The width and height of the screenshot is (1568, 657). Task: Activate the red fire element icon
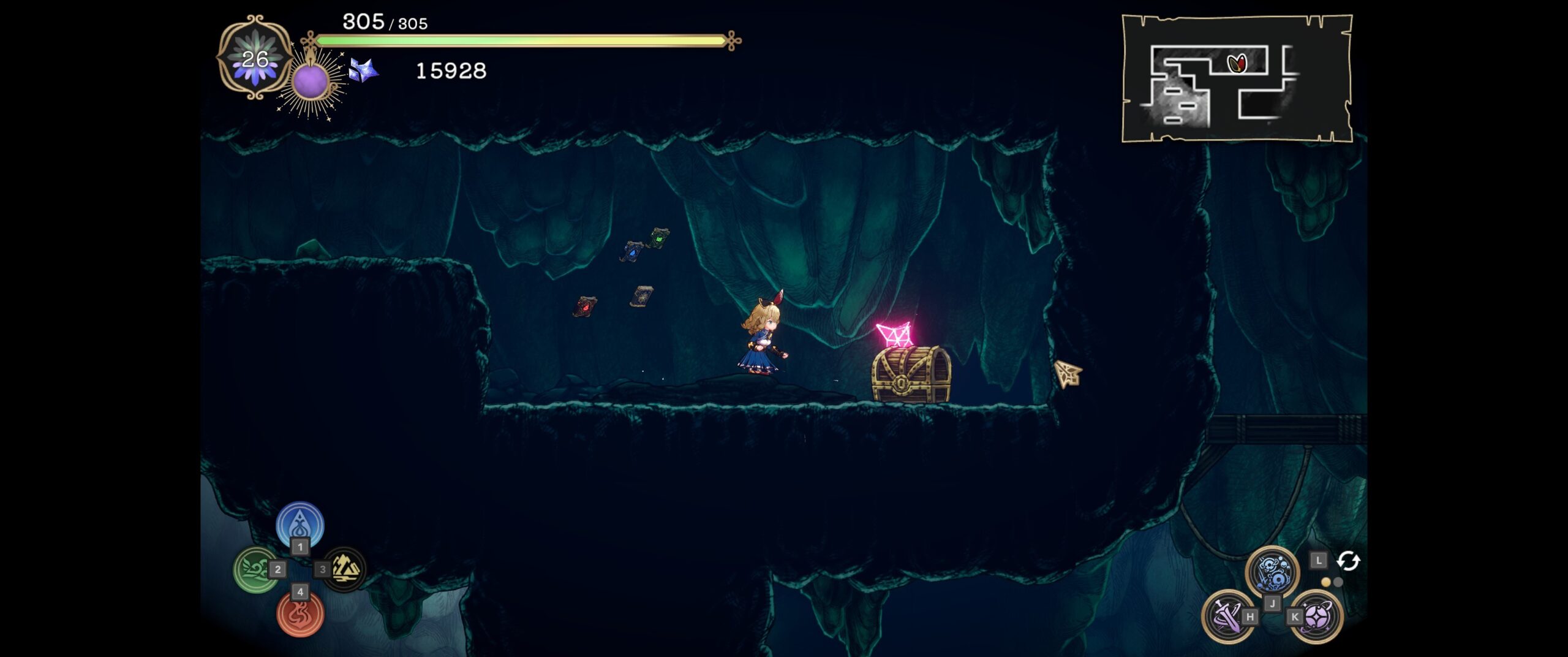click(300, 615)
